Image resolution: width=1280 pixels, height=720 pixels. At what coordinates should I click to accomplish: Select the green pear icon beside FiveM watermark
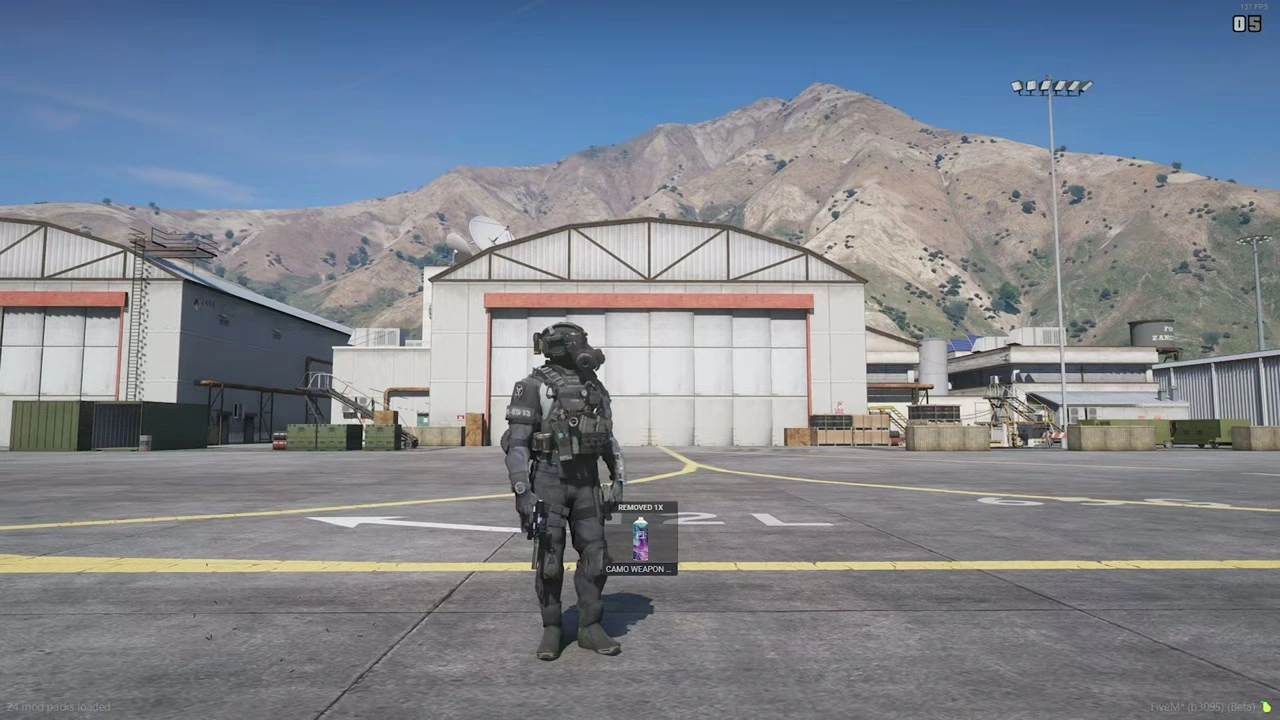(1267, 707)
